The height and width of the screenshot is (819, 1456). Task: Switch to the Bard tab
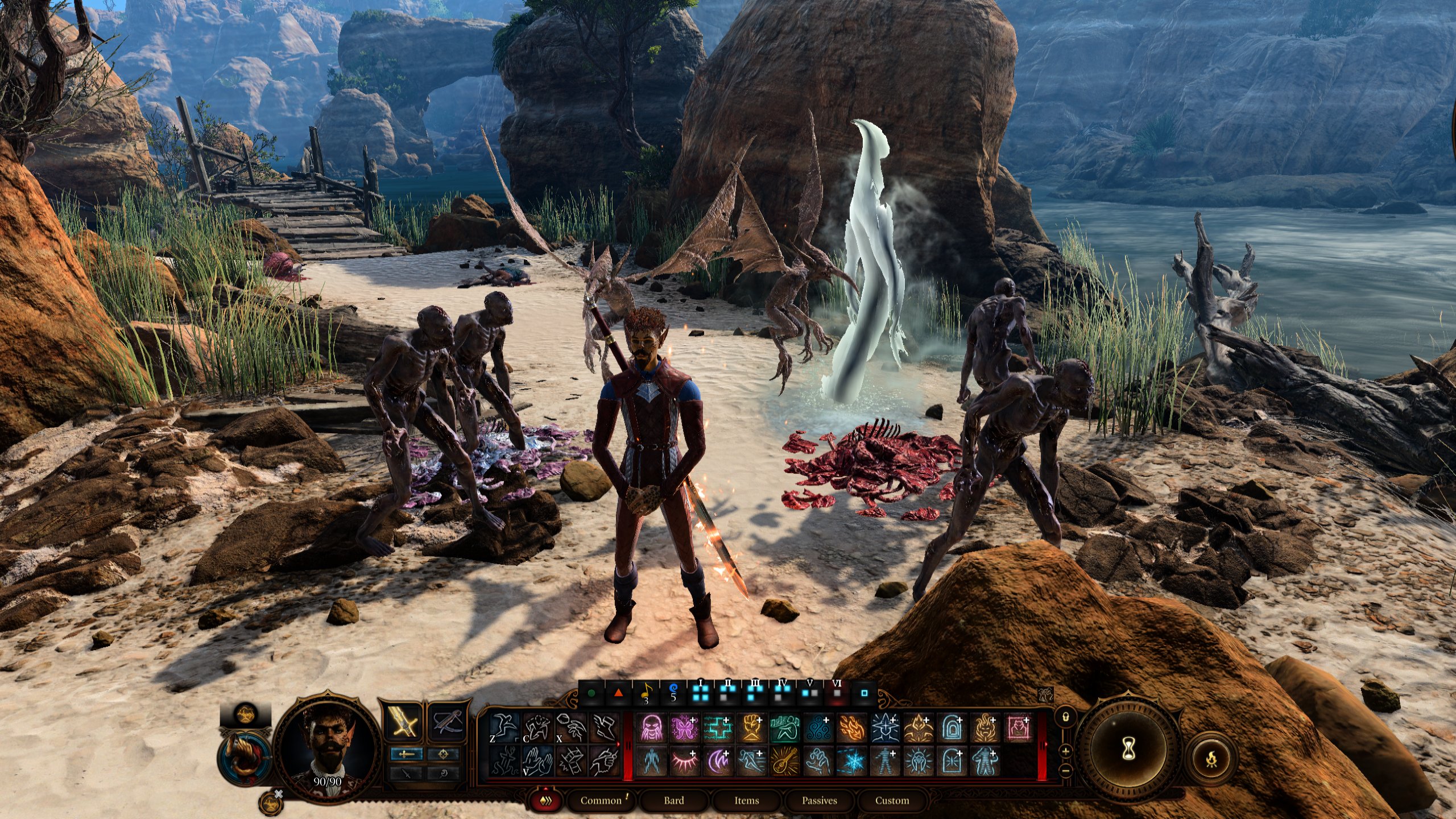(x=675, y=800)
